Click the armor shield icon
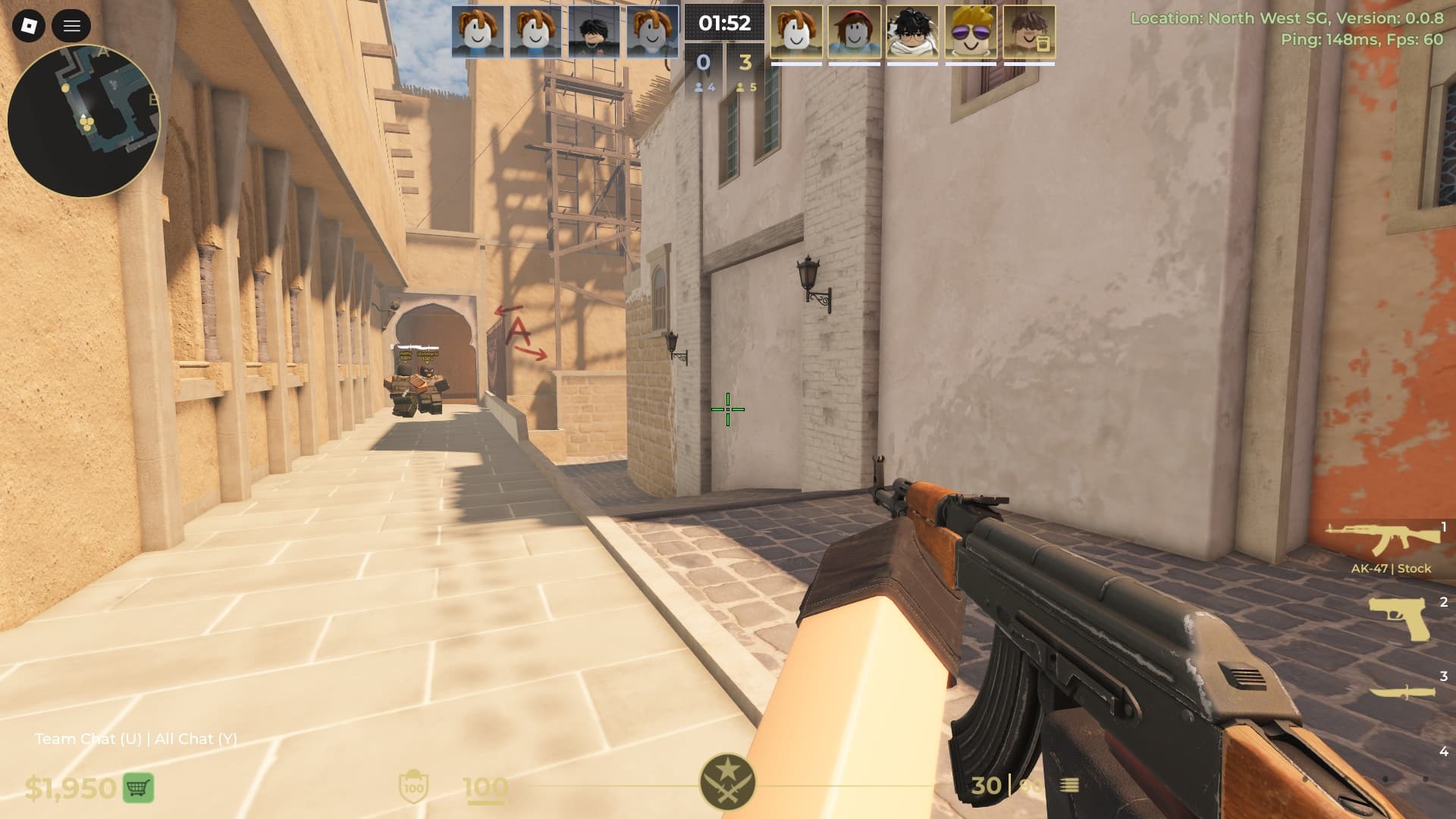Screen dimensions: 1456x819 click(413, 787)
